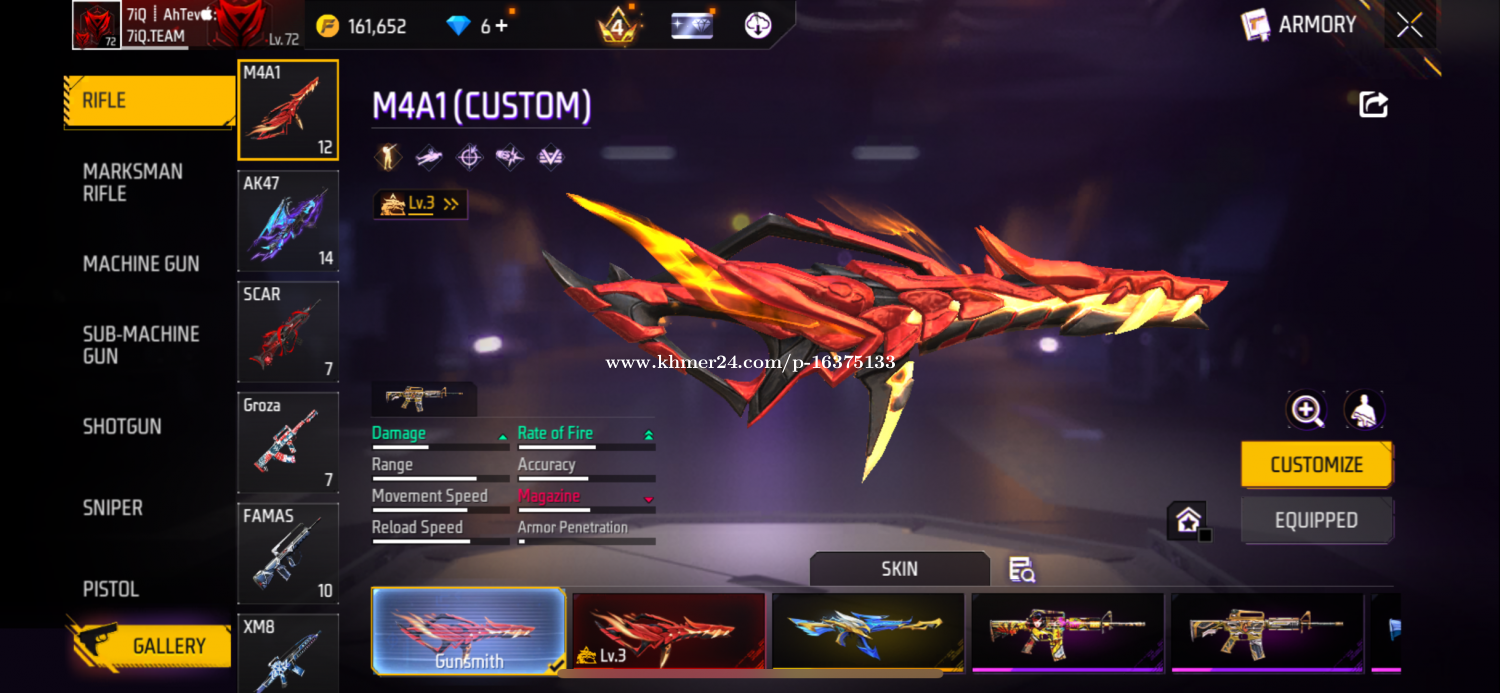
Task: Select the Groza weapon tile
Action: coord(288,443)
